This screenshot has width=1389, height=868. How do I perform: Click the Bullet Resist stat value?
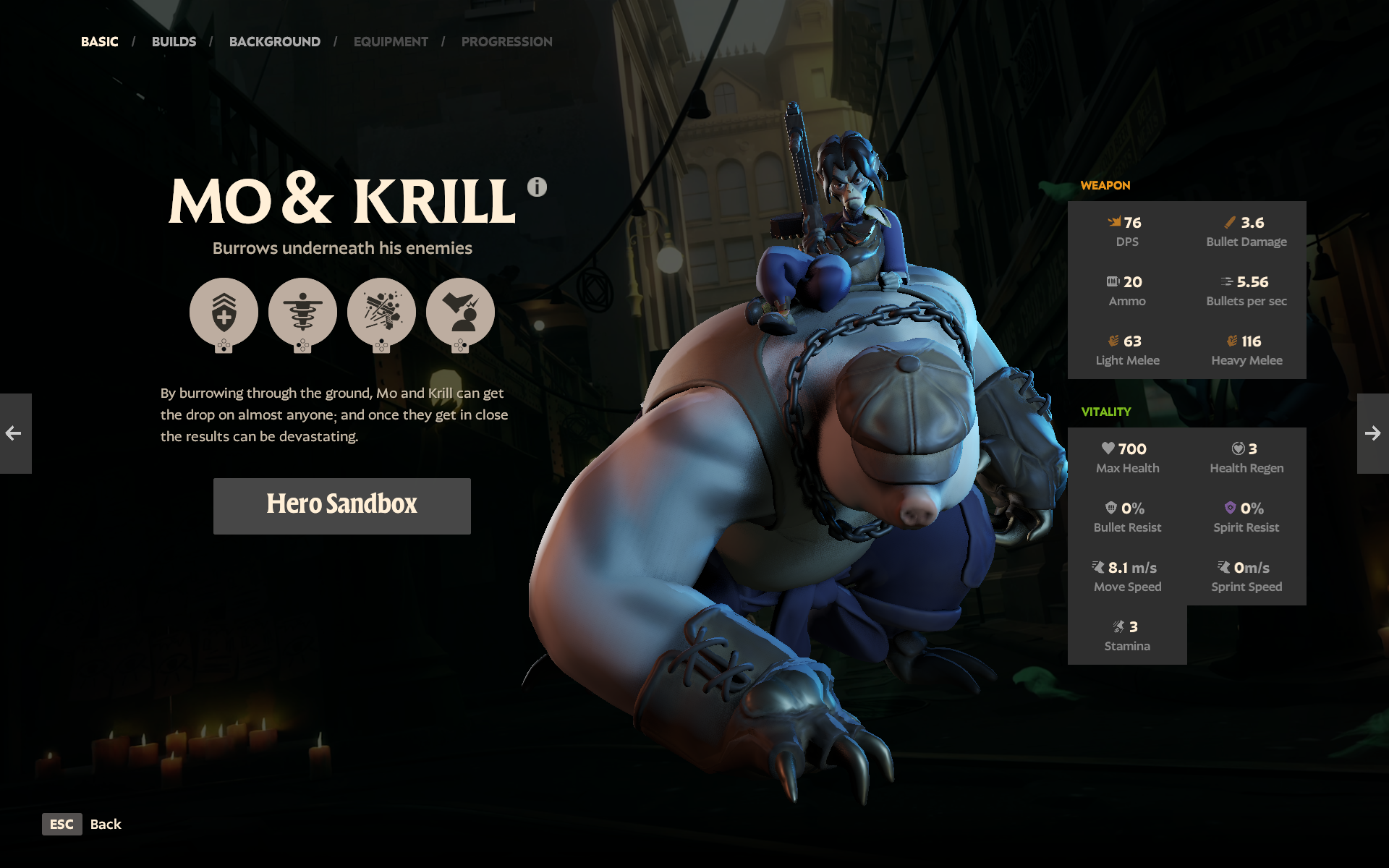(1133, 508)
